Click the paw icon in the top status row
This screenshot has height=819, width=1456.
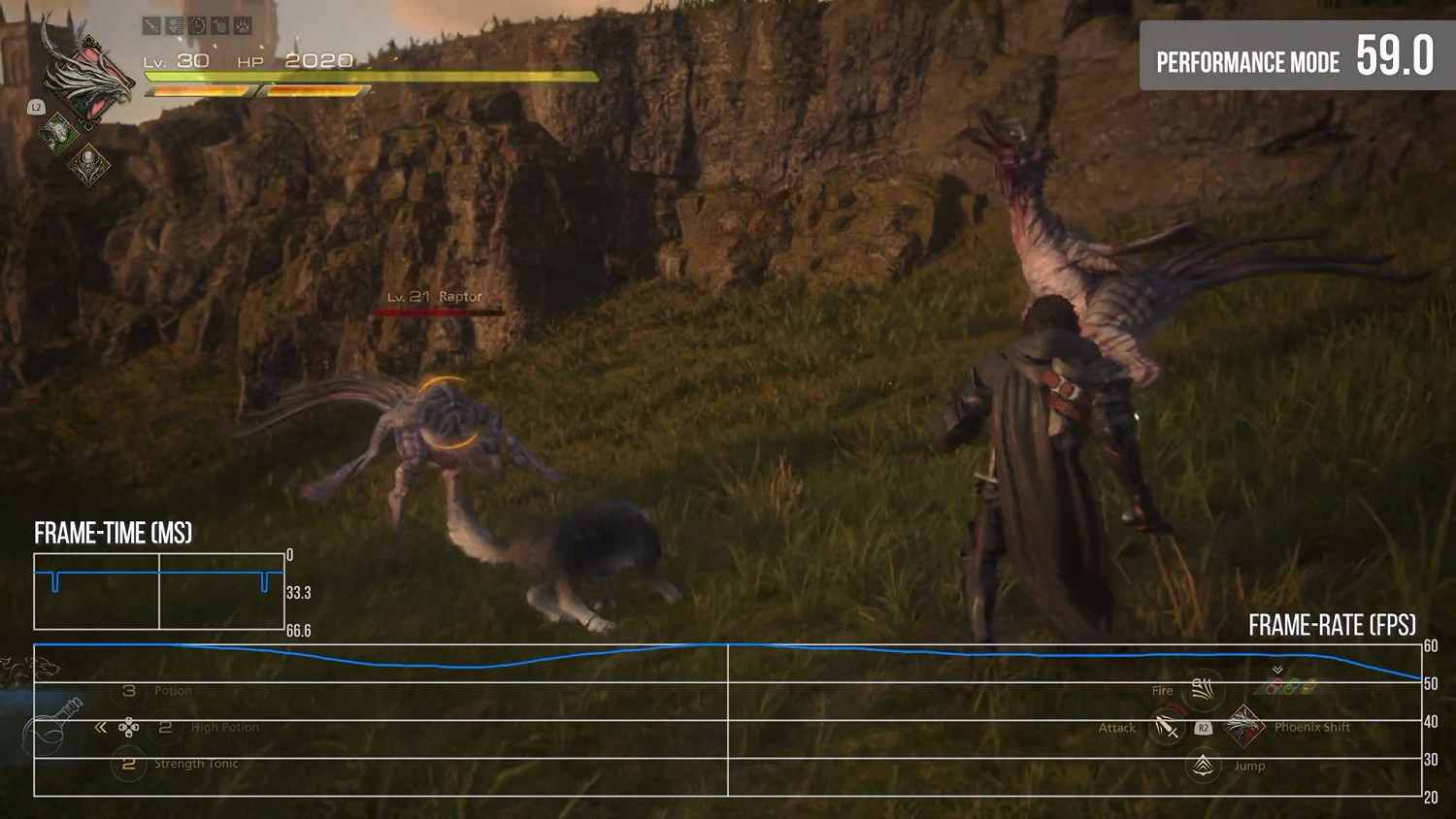(243, 25)
